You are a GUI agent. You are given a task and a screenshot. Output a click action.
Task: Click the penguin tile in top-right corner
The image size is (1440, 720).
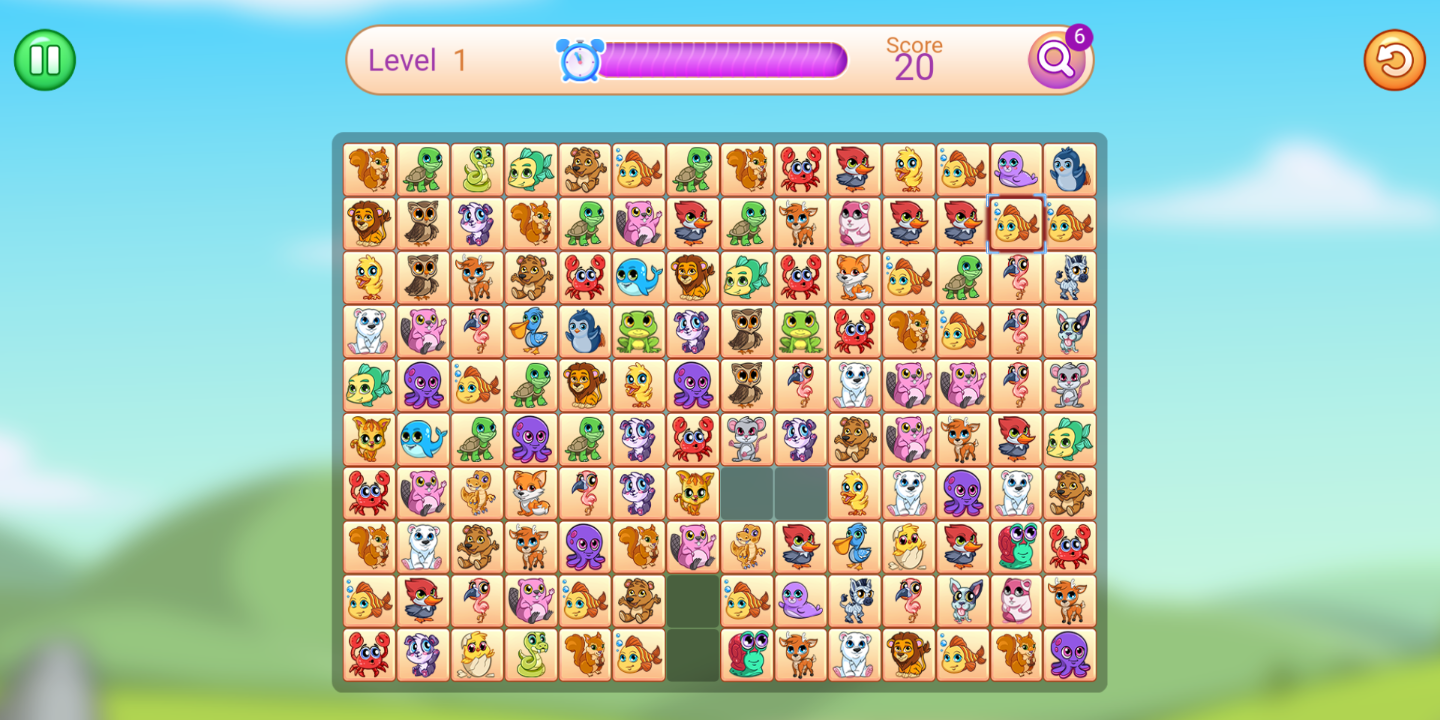1071,170
